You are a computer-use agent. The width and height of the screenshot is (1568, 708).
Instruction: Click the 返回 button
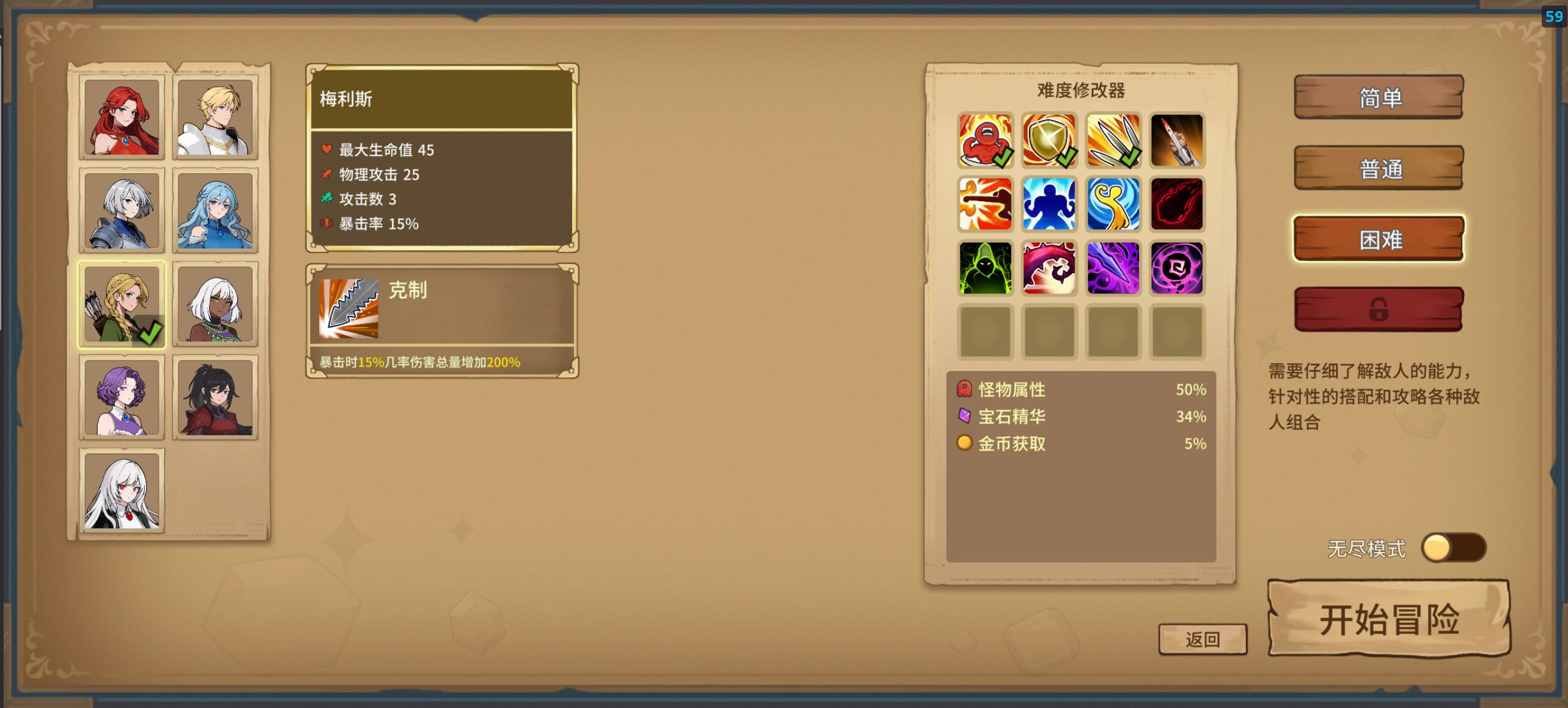tap(1202, 638)
